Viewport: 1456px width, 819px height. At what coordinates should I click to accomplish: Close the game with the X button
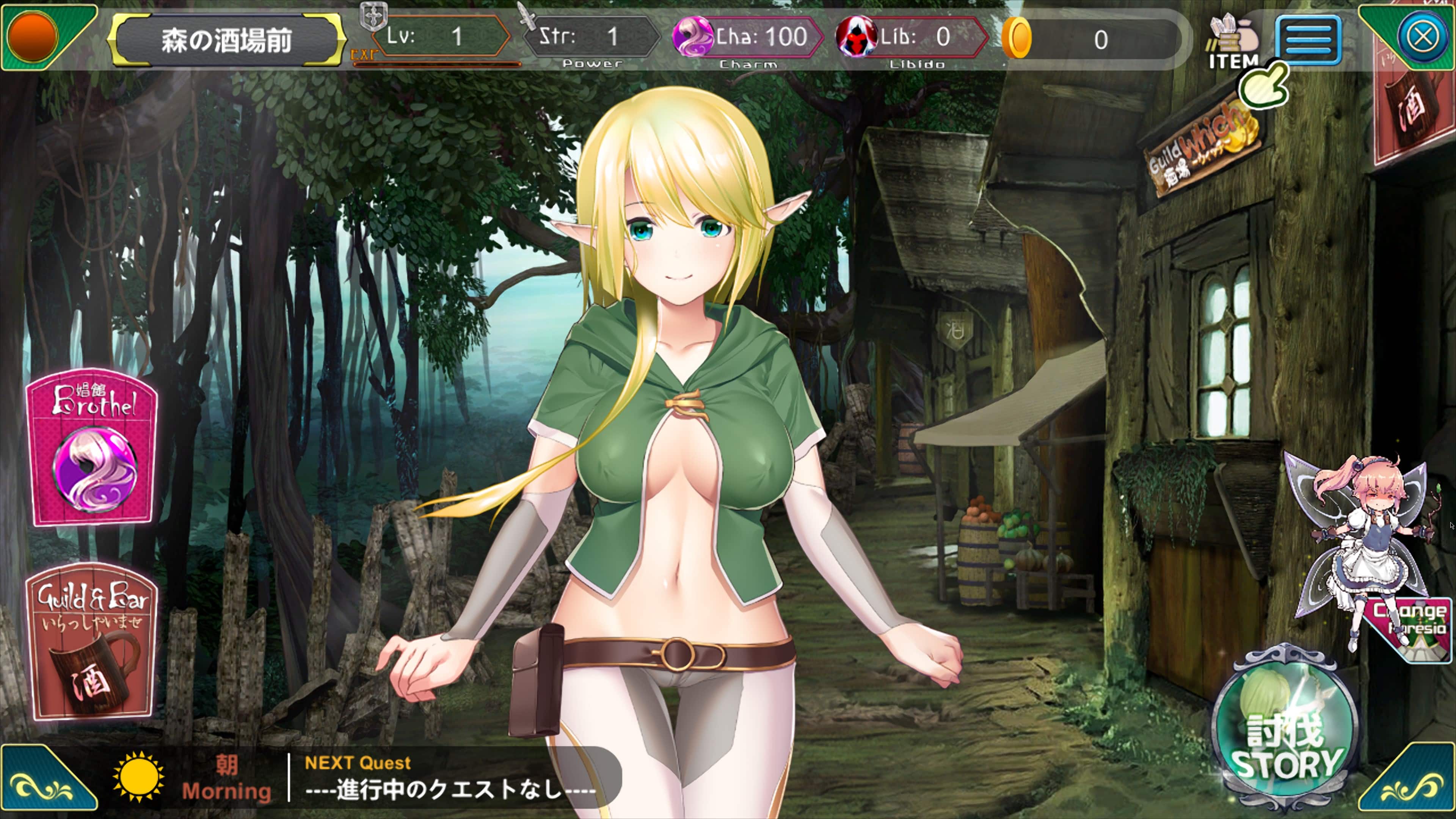click(1422, 37)
